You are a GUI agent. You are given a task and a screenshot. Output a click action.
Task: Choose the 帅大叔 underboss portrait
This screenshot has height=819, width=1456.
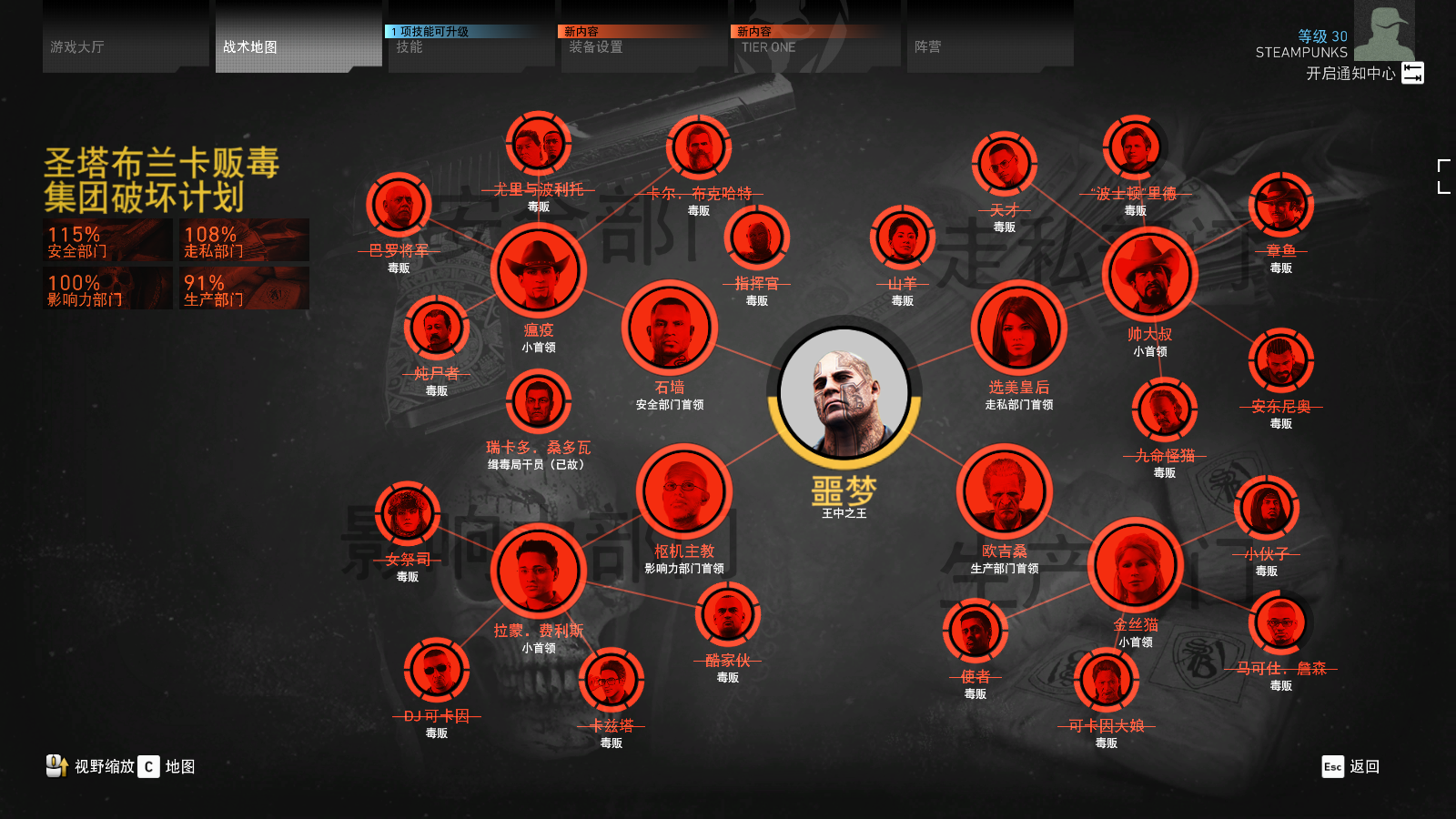click(1149, 275)
